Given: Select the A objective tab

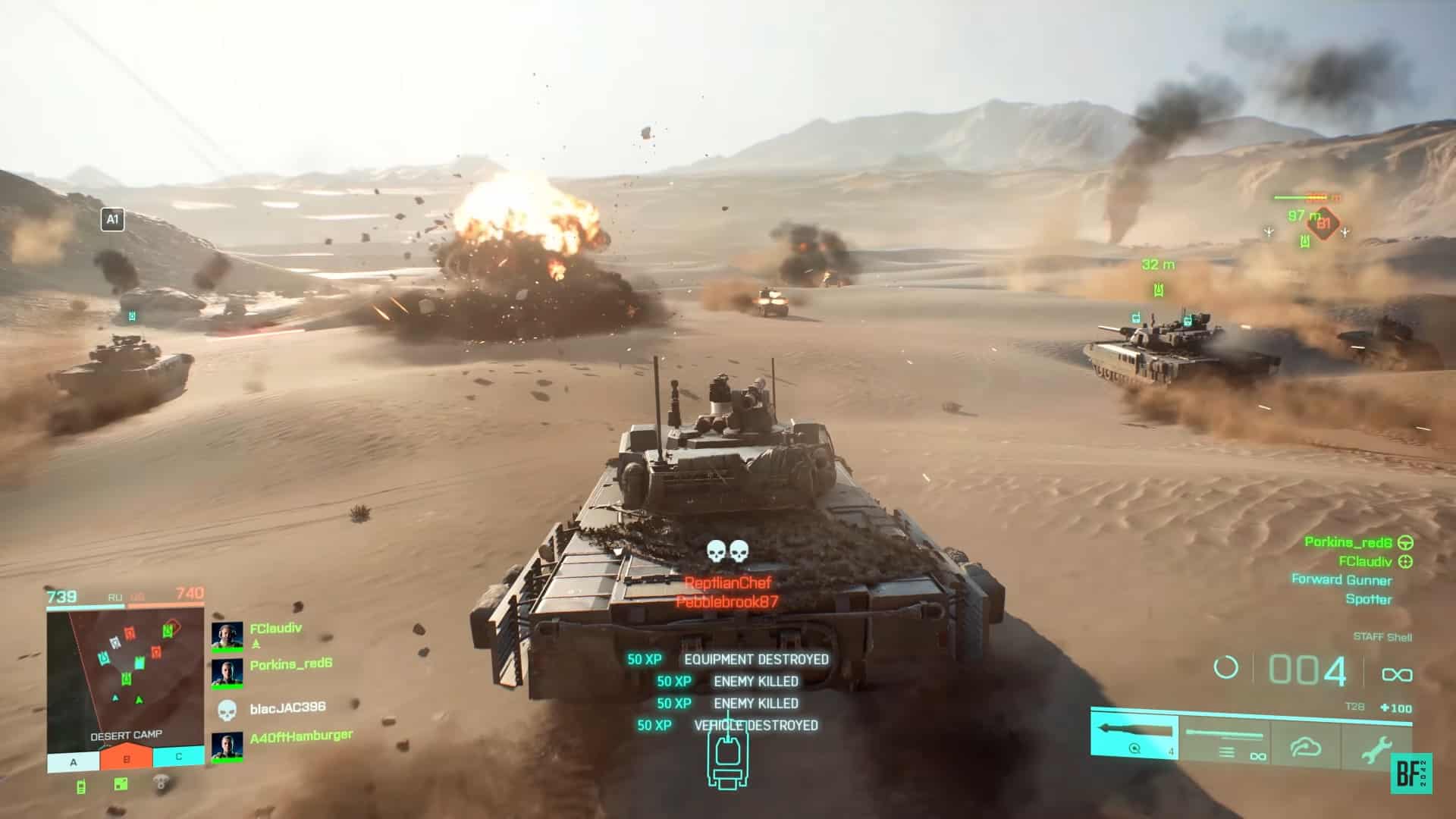Looking at the screenshot, I should [x=72, y=760].
